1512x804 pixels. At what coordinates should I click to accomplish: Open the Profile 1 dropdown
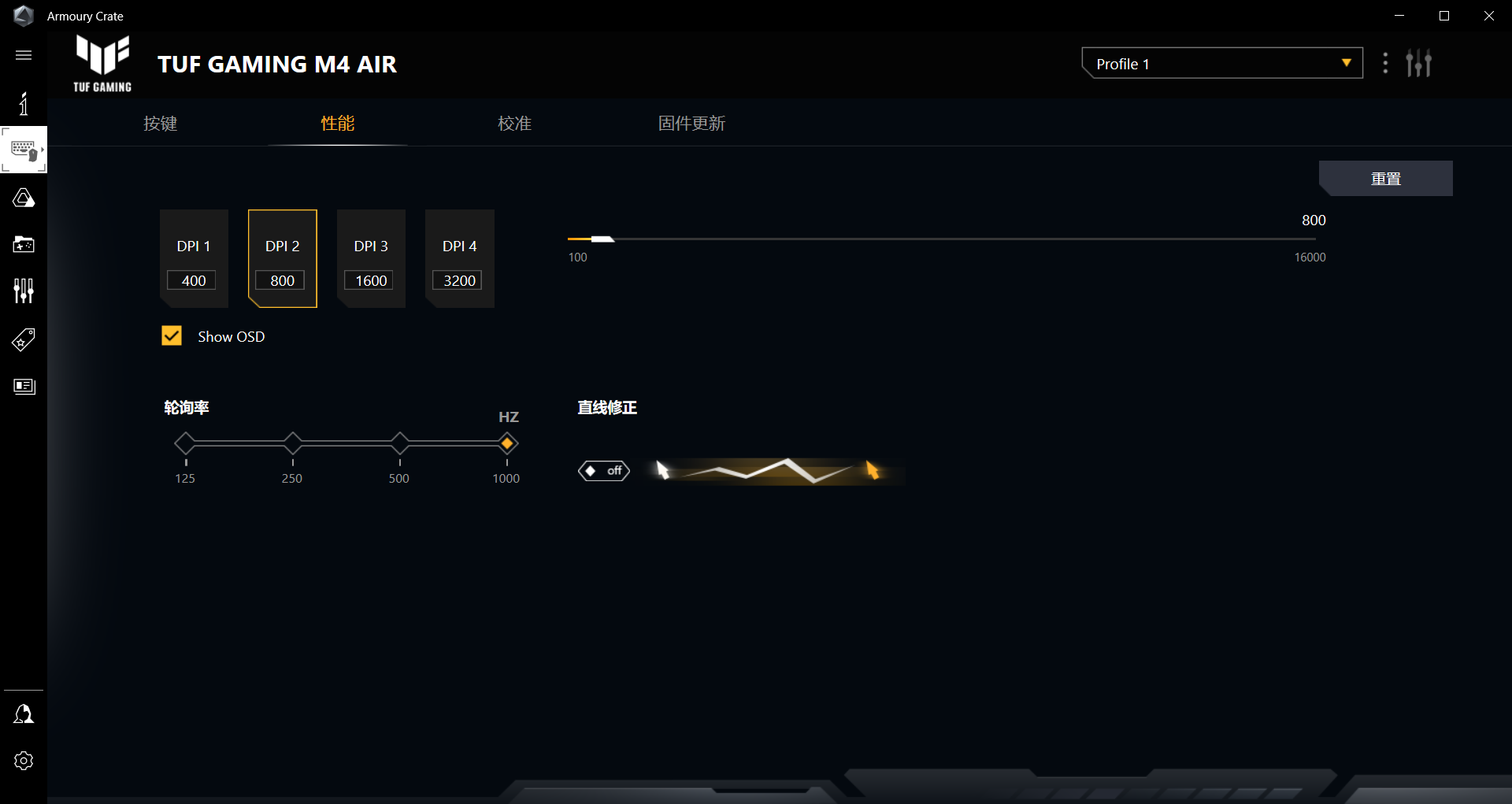pyautogui.click(x=1221, y=63)
